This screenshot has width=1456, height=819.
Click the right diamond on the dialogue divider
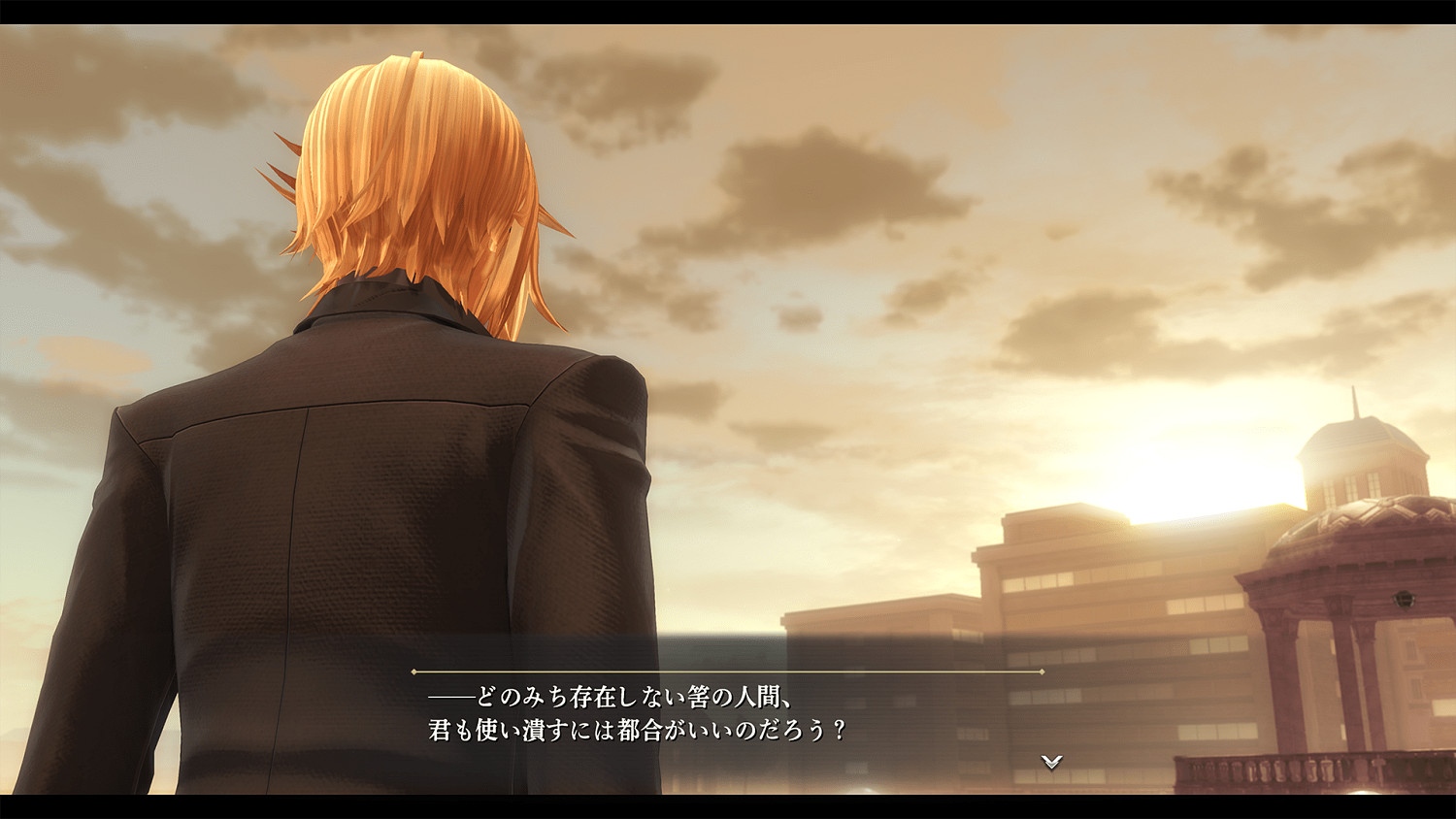click(1043, 671)
